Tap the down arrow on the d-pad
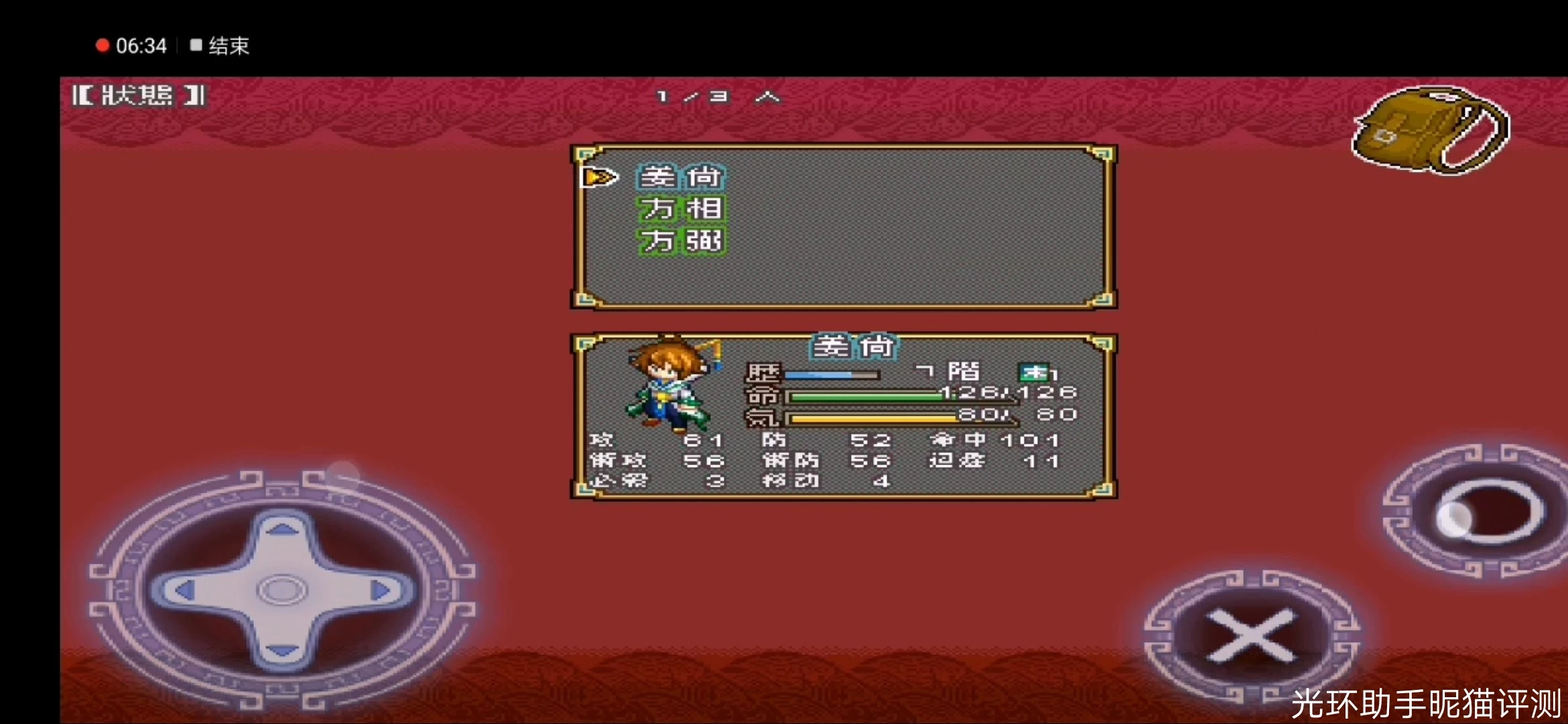This screenshot has width=1568, height=724. [282, 649]
